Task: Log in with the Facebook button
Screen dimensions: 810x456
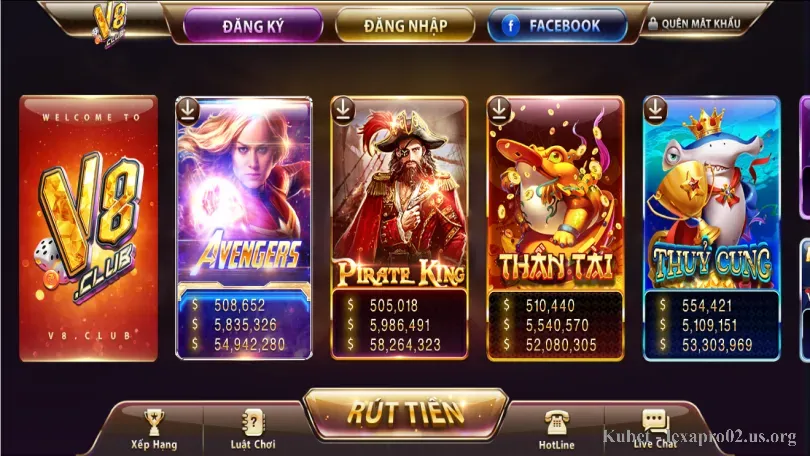Action: point(557,25)
